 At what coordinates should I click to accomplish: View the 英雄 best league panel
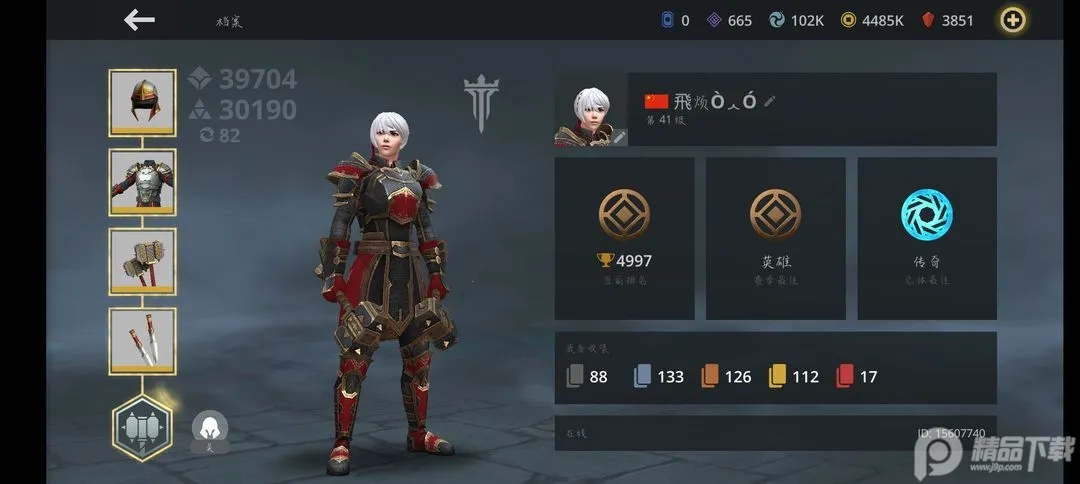(x=776, y=238)
